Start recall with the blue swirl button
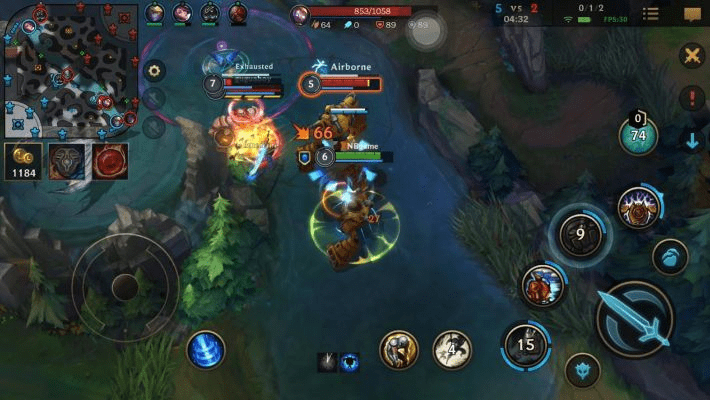710x400 pixels. [205, 349]
